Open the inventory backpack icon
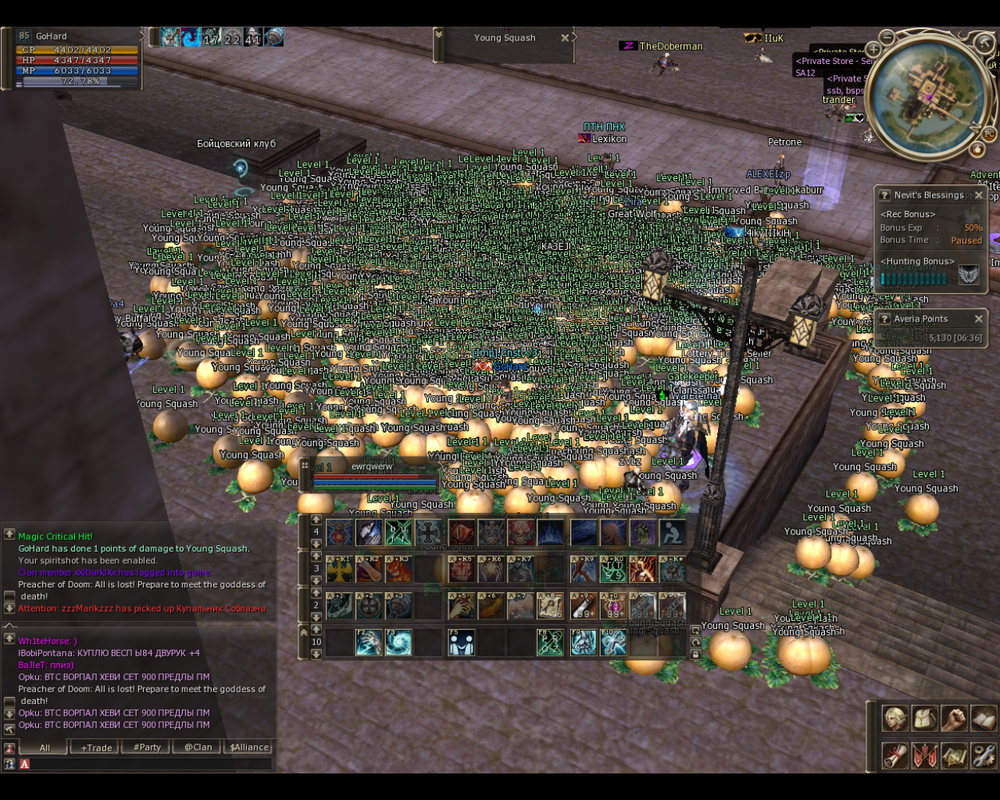 pyautogui.click(x=925, y=718)
